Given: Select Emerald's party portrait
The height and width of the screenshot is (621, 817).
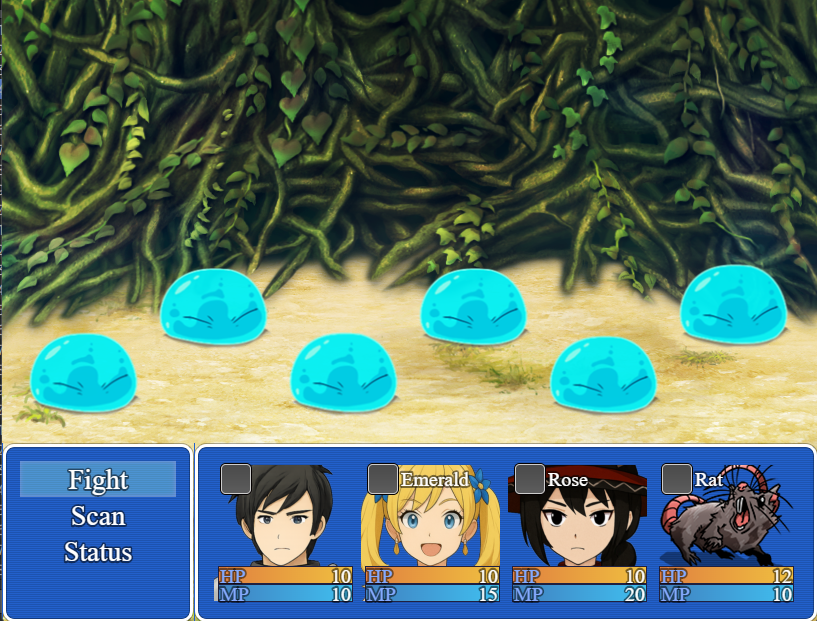Looking at the screenshot, I should (431, 518).
